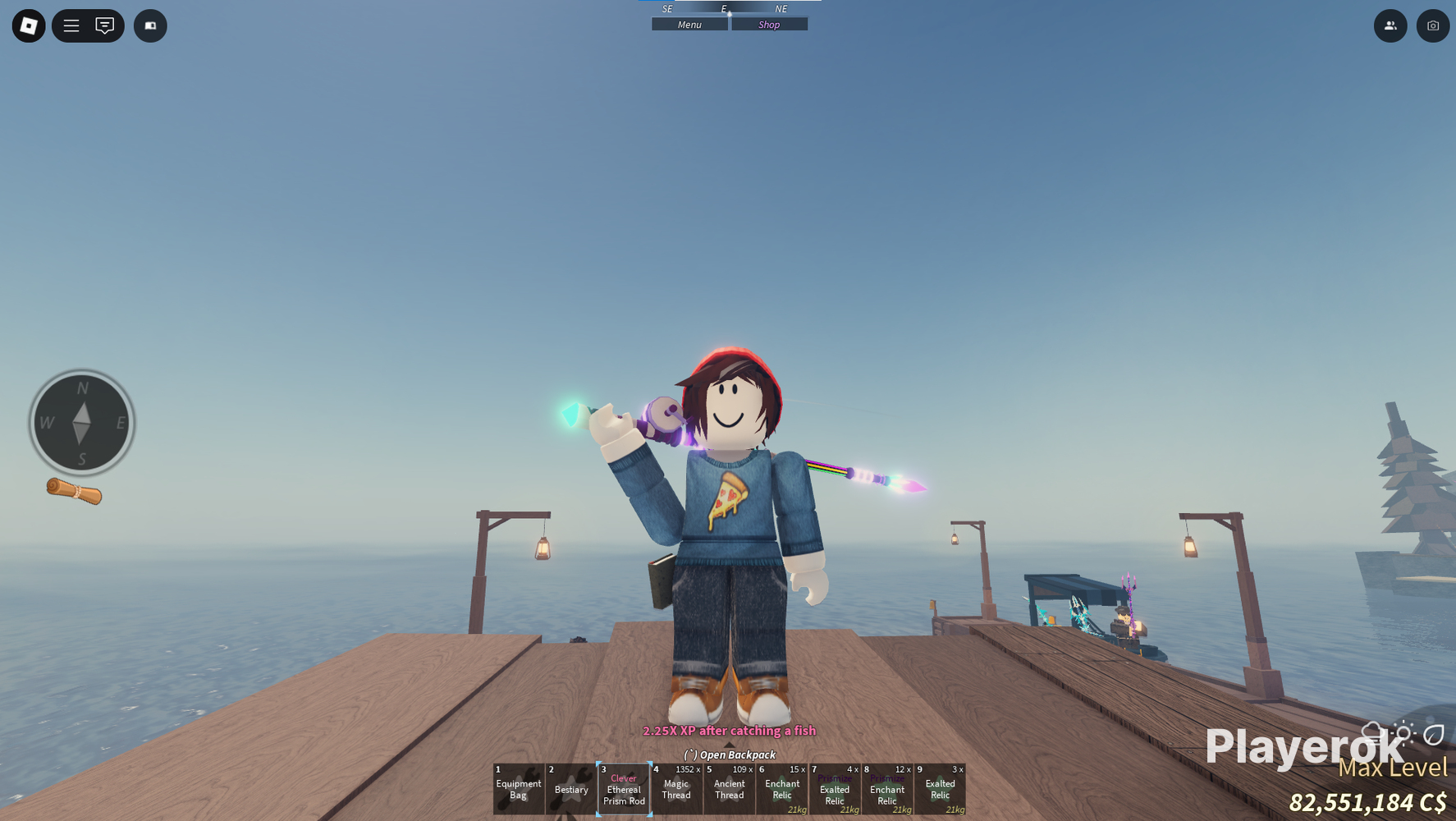Select the Ancient Thread item
The width and height of the screenshot is (1456, 821).
pos(729,788)
